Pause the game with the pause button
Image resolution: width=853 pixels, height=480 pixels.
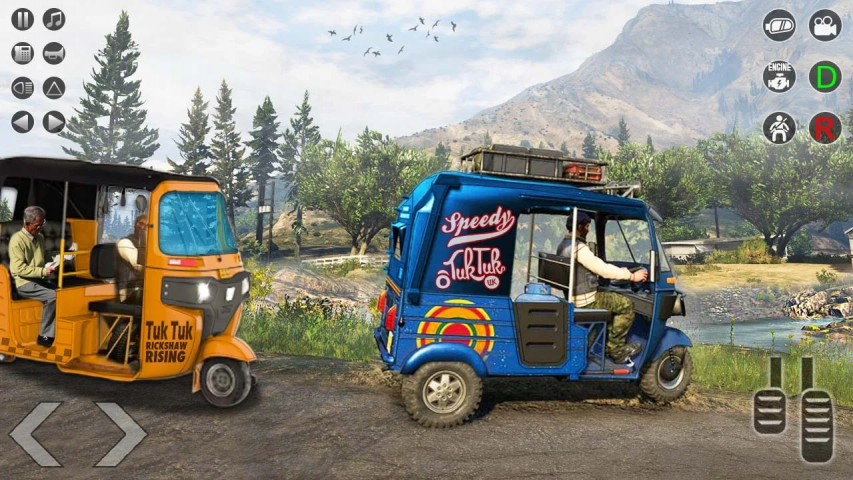click(22, 19)
